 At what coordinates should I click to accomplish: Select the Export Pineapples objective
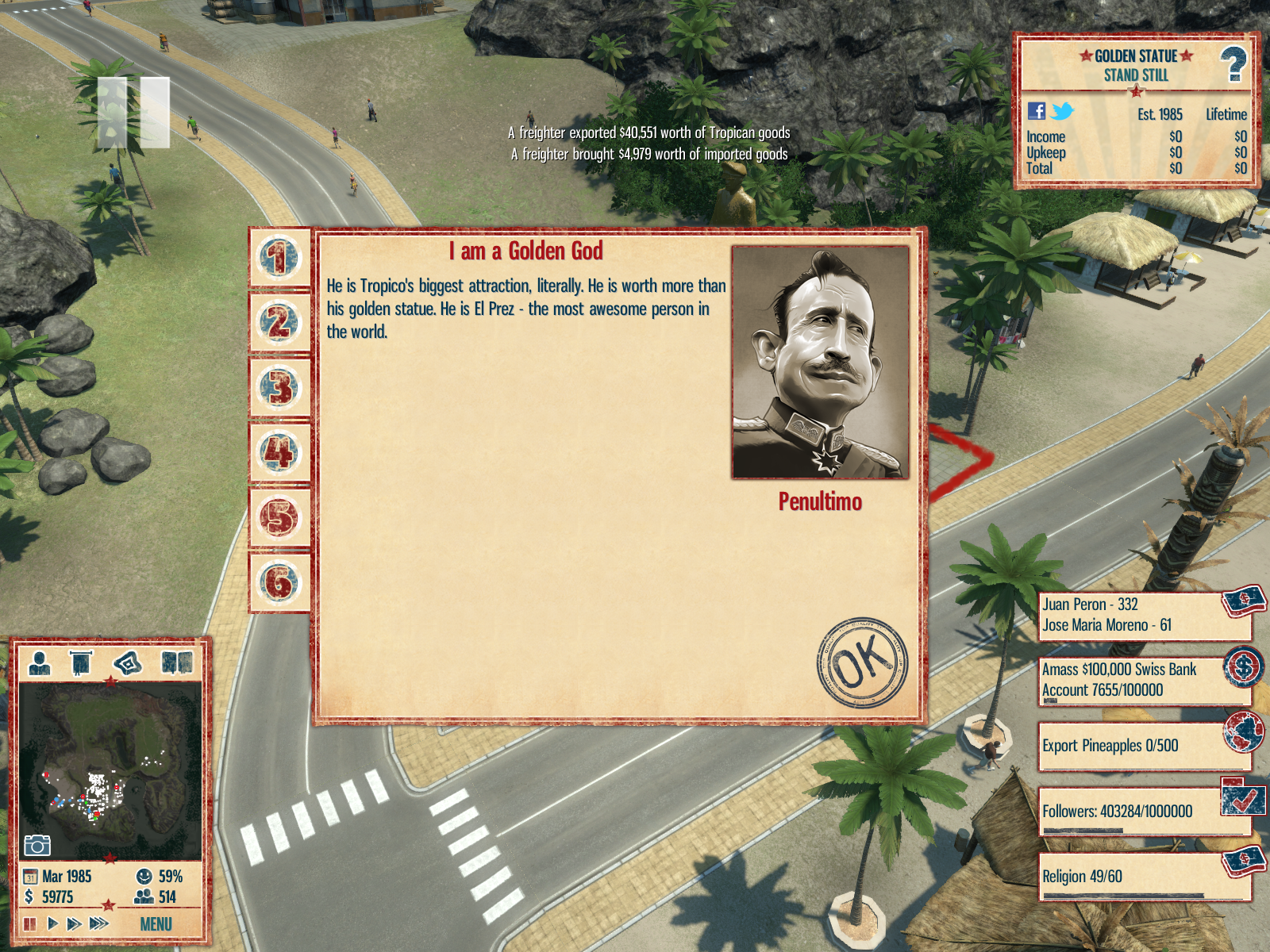(x=1143, y=746)
